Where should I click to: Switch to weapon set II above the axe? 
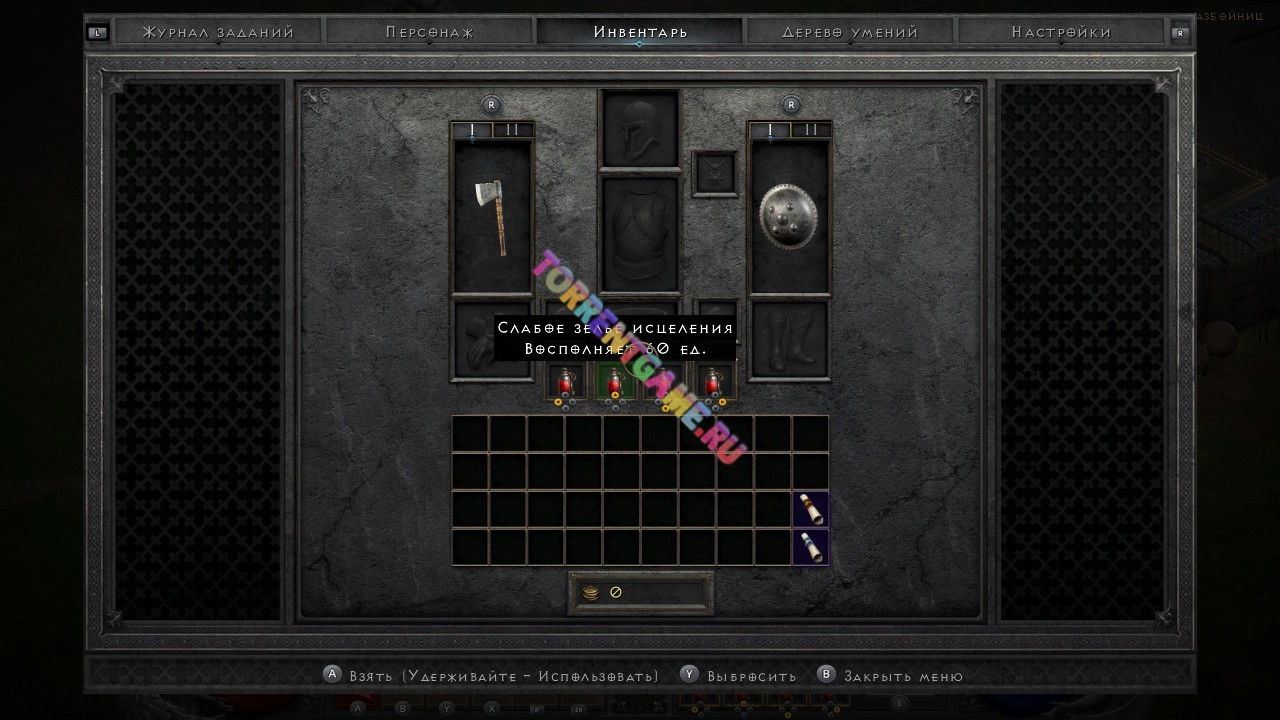(x=512, y=130)
